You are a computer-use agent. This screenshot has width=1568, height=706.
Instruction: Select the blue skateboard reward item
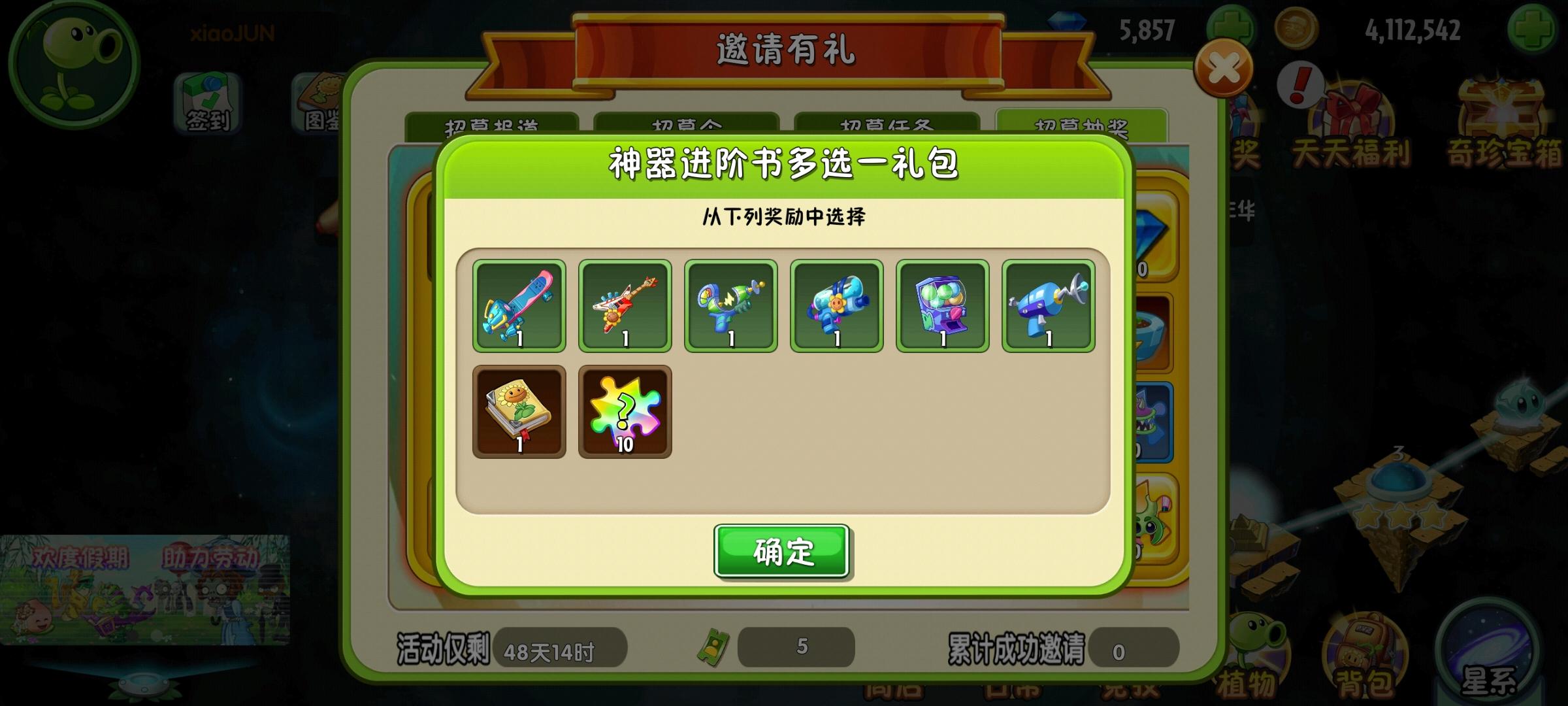519,306
